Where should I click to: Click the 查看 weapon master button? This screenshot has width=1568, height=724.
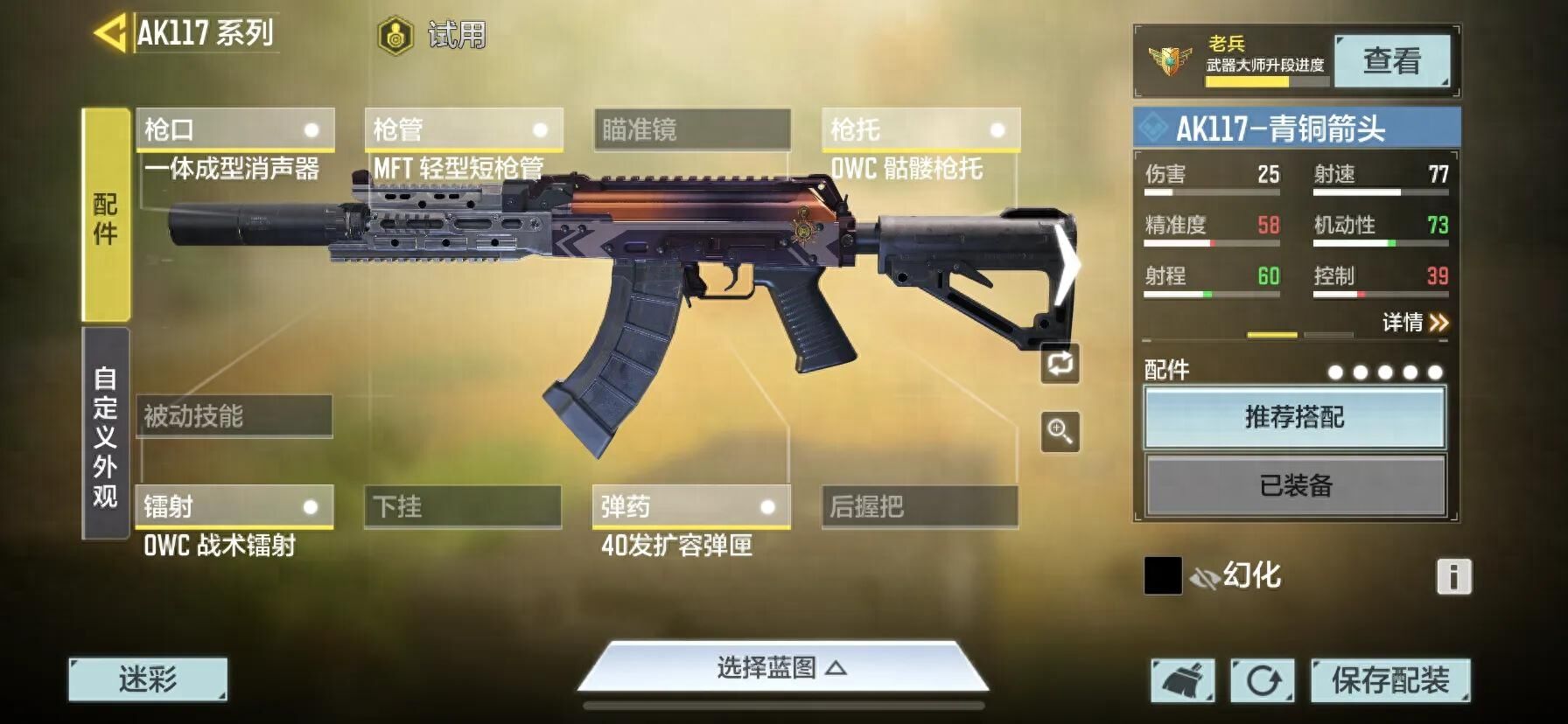point(1391,61)
